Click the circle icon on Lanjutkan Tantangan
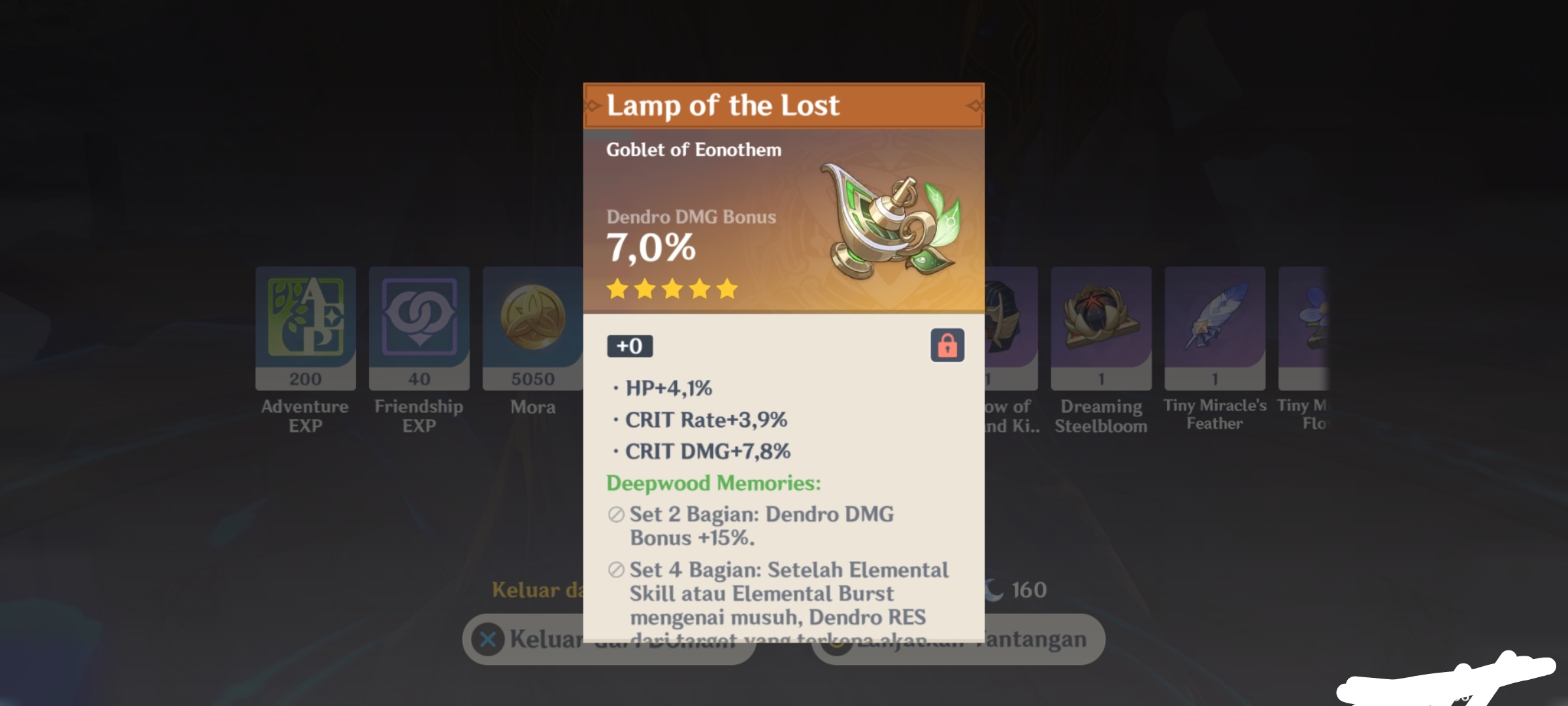1568x706 pixels. coord(838,641)
